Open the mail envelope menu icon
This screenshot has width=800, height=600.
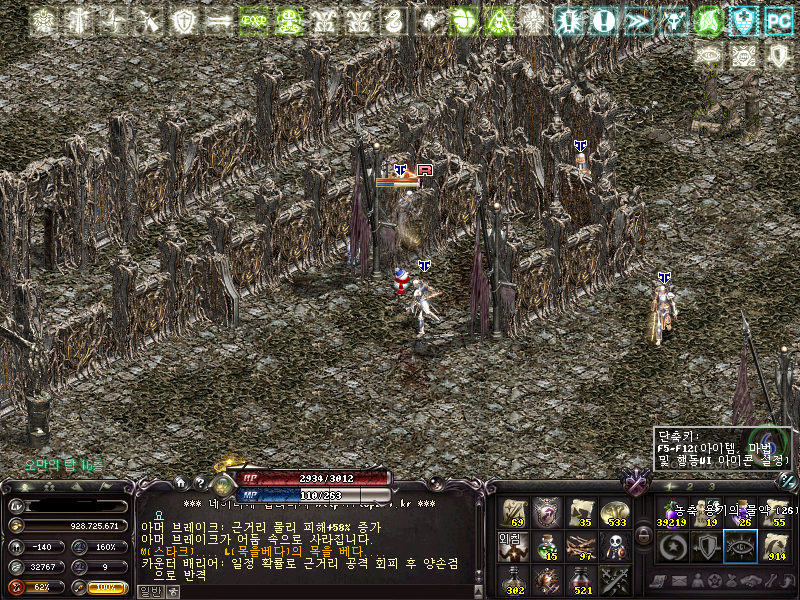pos(680,581)
